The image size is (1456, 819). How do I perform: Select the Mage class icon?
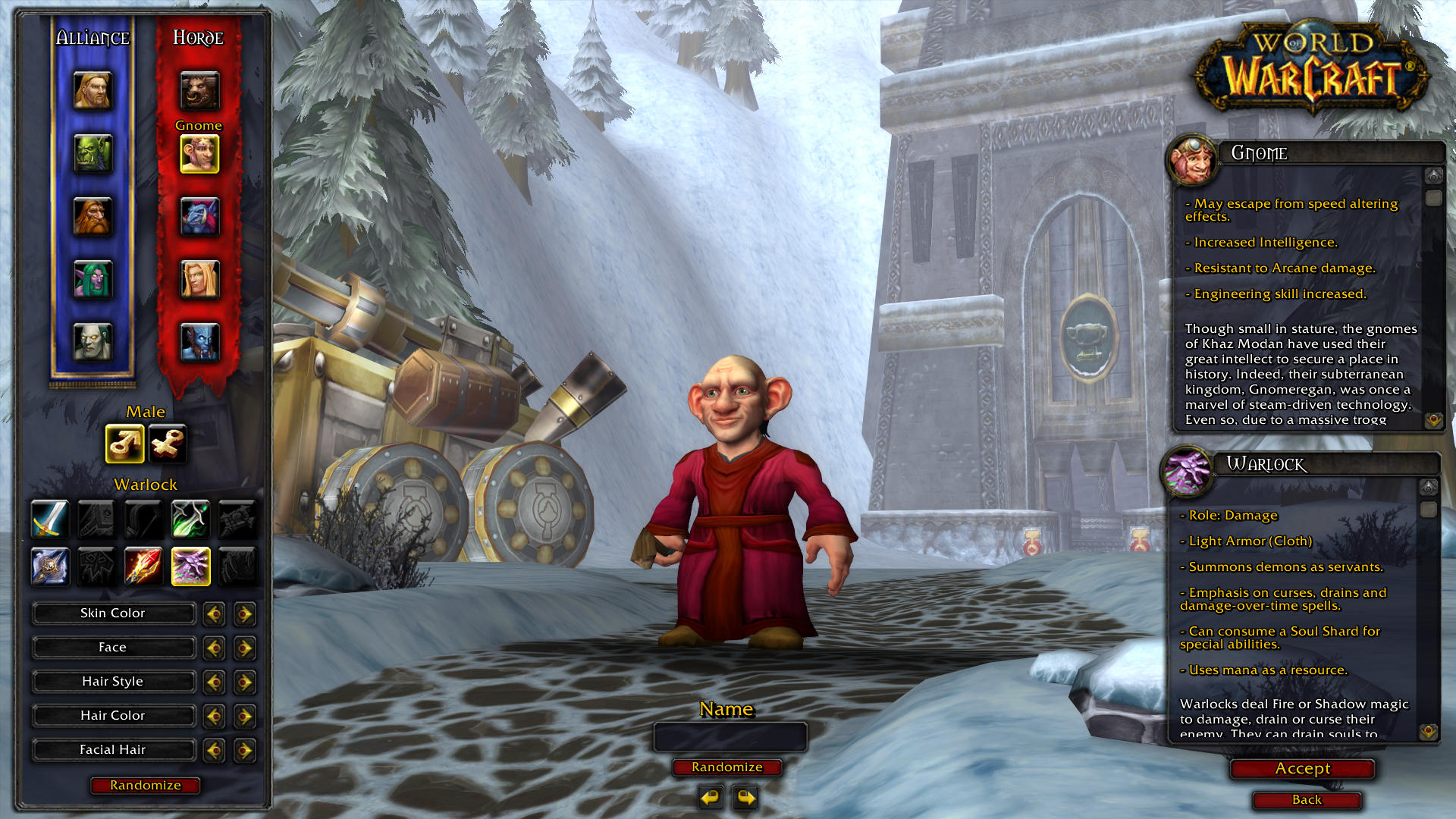click(143, 565)
